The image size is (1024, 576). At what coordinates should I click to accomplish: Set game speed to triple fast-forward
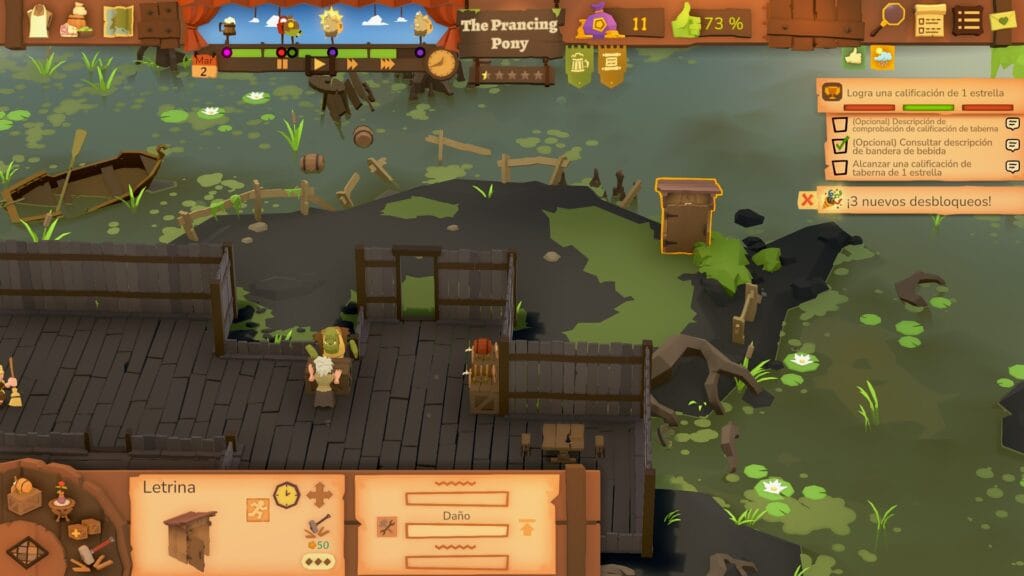[387, 64]
